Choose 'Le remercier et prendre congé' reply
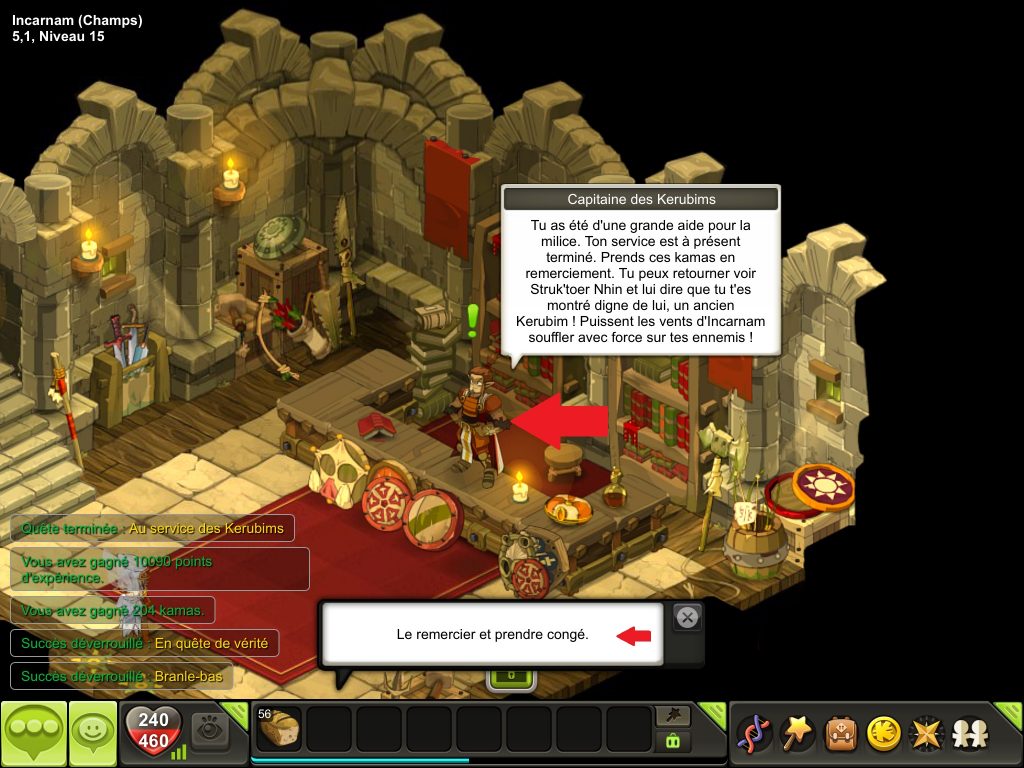 (492, 634)
